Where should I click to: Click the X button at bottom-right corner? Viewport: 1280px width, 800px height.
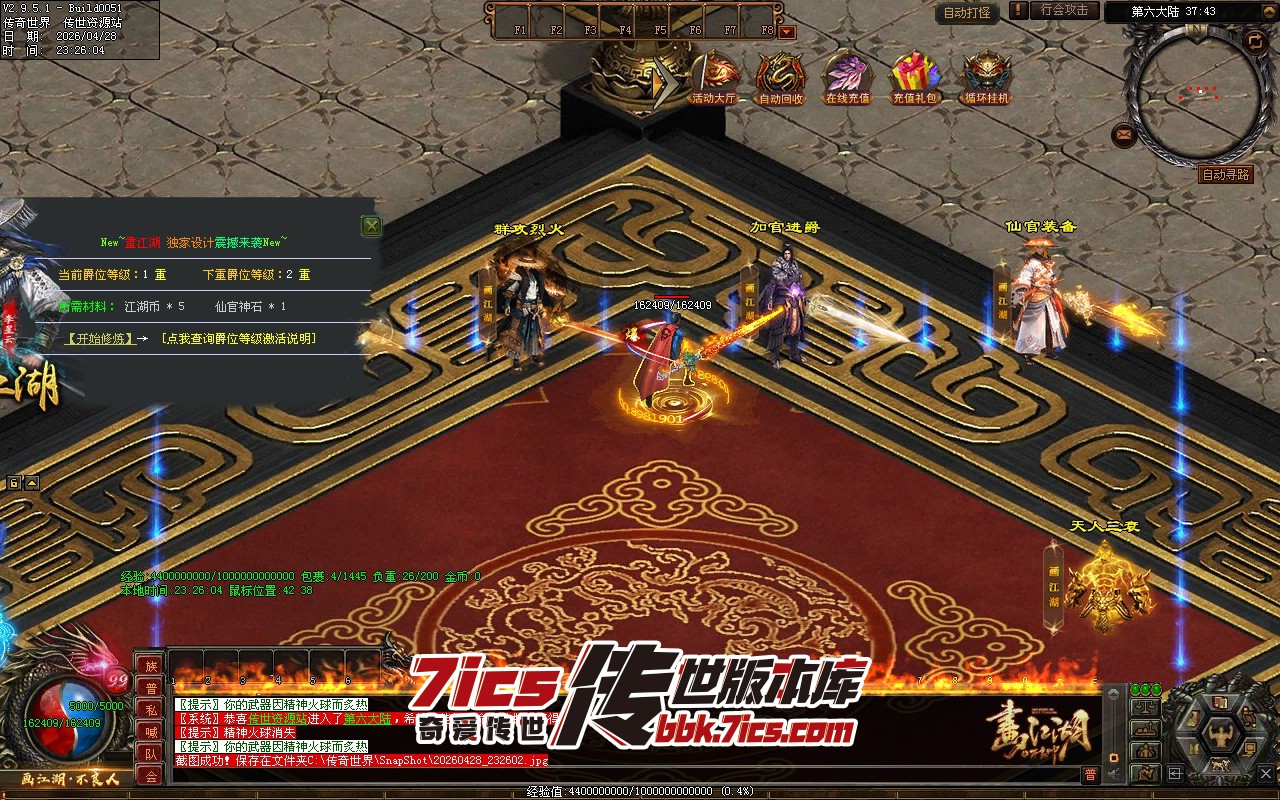tap(1265, 772)
